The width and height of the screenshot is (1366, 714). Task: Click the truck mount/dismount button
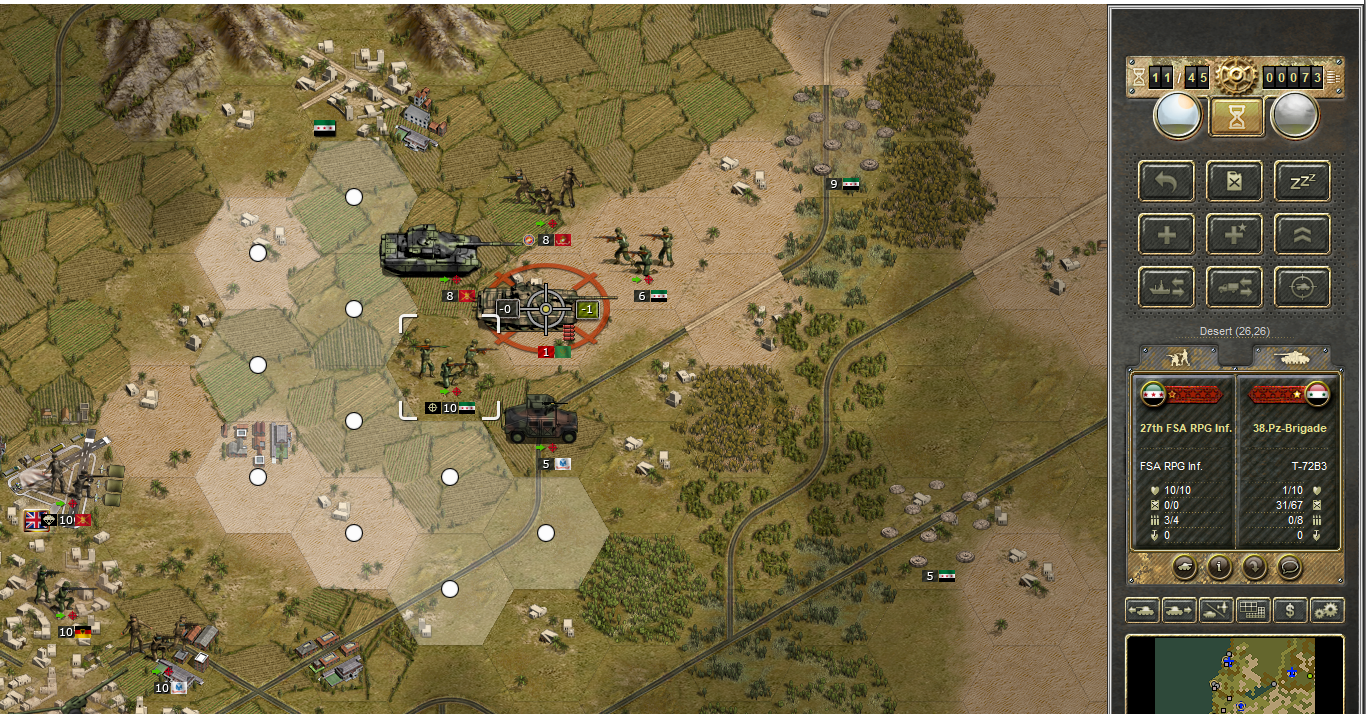[x=1234, y=287]
